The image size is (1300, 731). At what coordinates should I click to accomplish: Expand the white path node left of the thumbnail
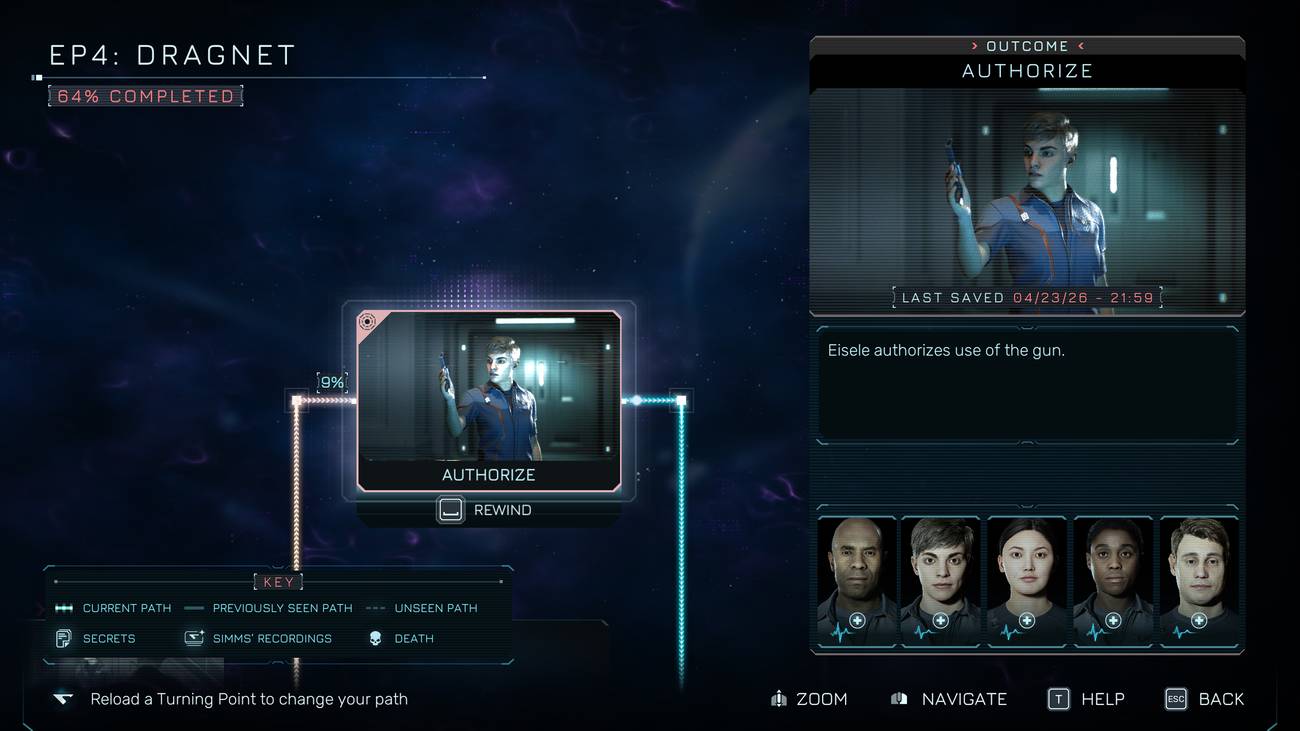tap(296, 398)
